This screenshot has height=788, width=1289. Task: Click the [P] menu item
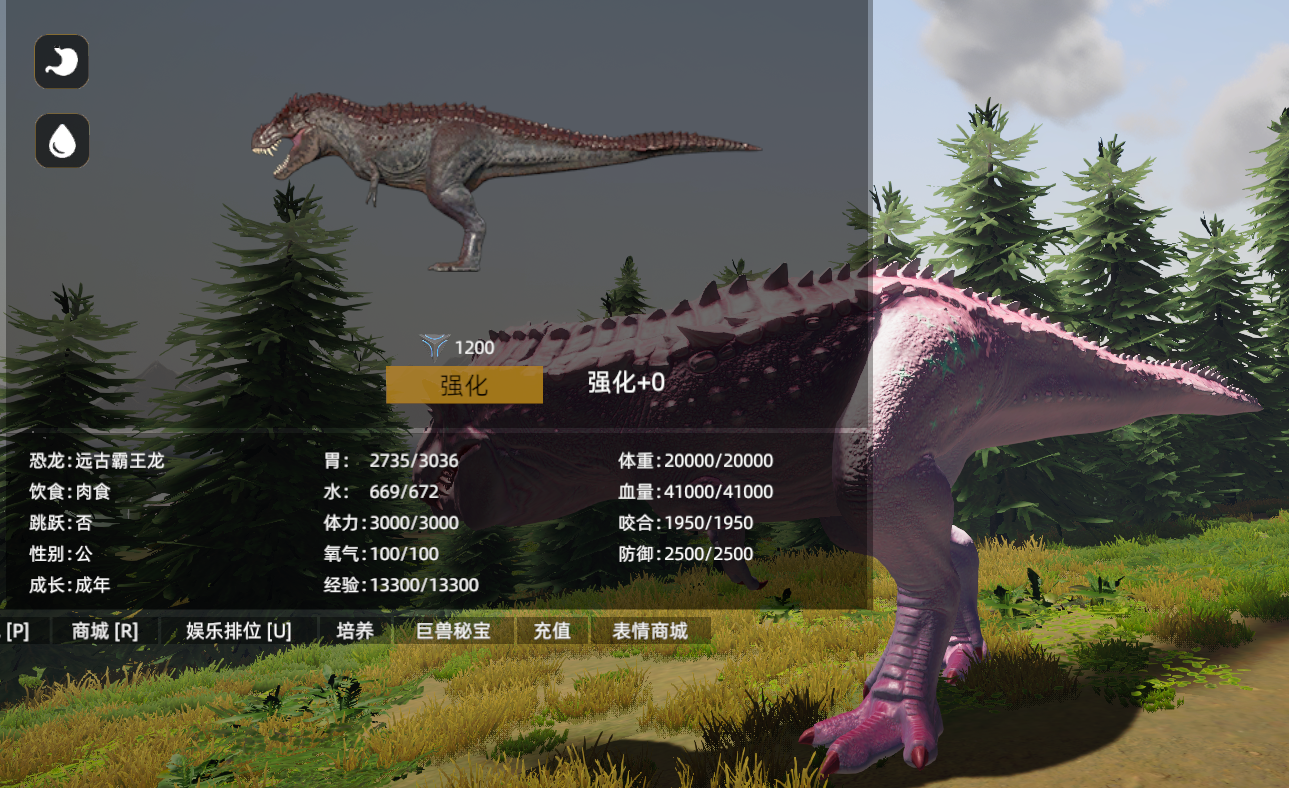click(x=16, y=630)
